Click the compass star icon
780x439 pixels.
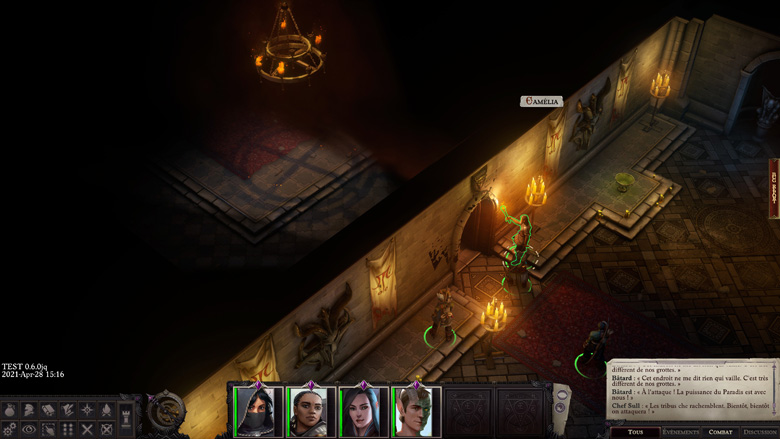pyautogui.click(x=87, y=410)
